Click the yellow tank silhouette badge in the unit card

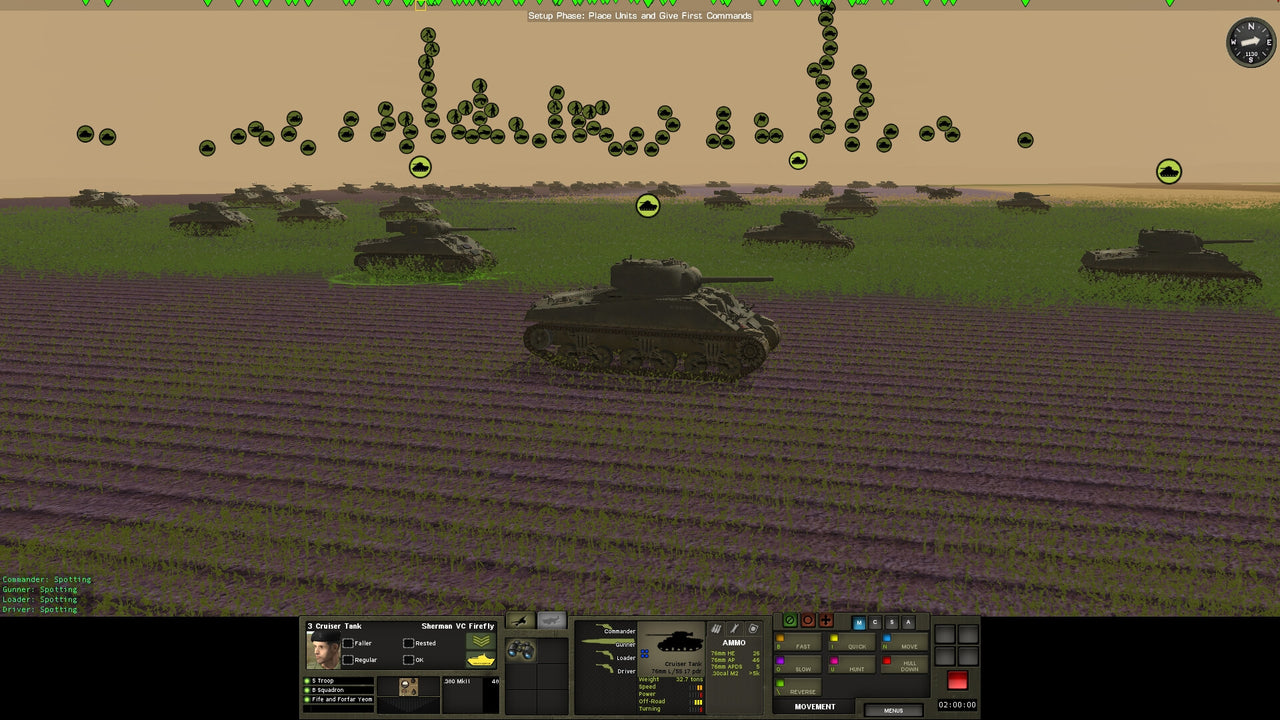[482, 659]
